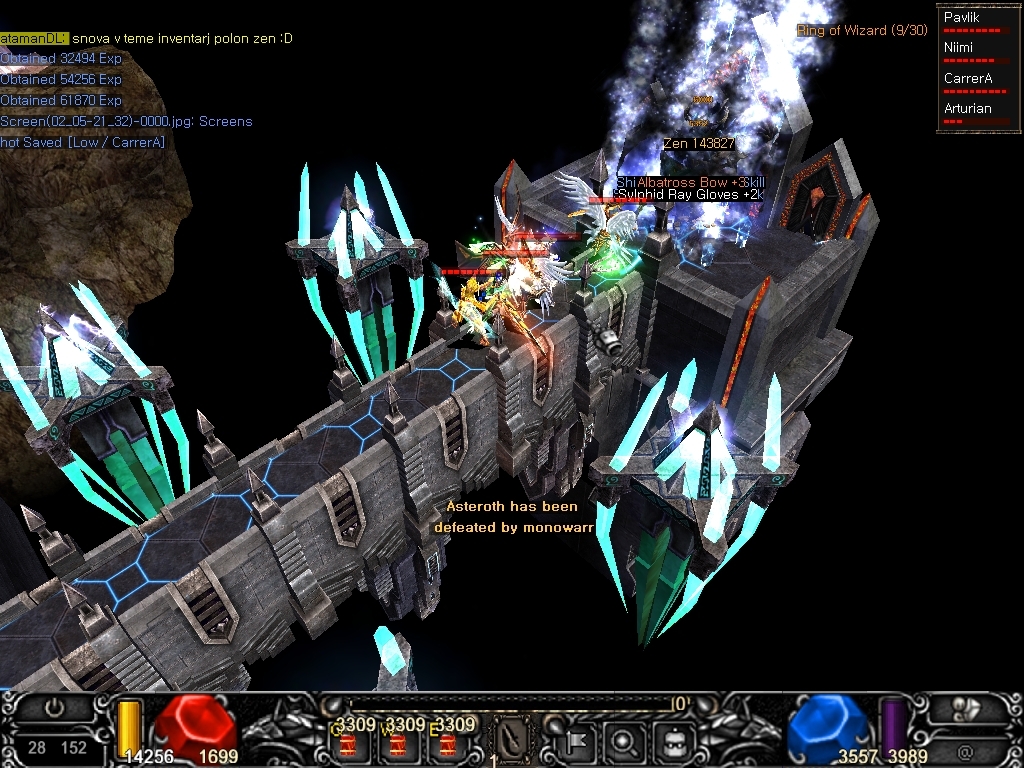This screenshot has height=768, width=1024.
Task: Use the potion in the E slot
Action: [x=446, y=744]
